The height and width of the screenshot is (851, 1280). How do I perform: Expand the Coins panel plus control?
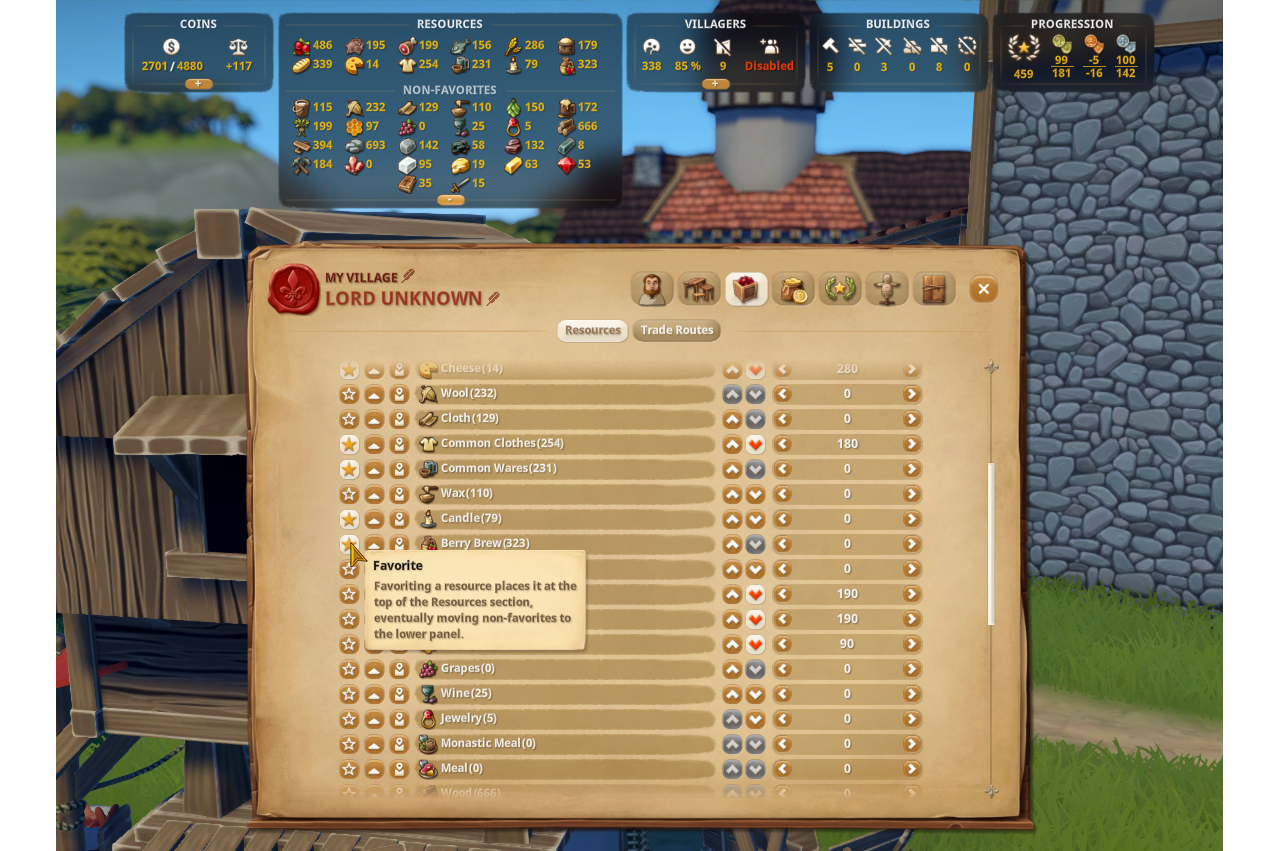click(199, 84)
